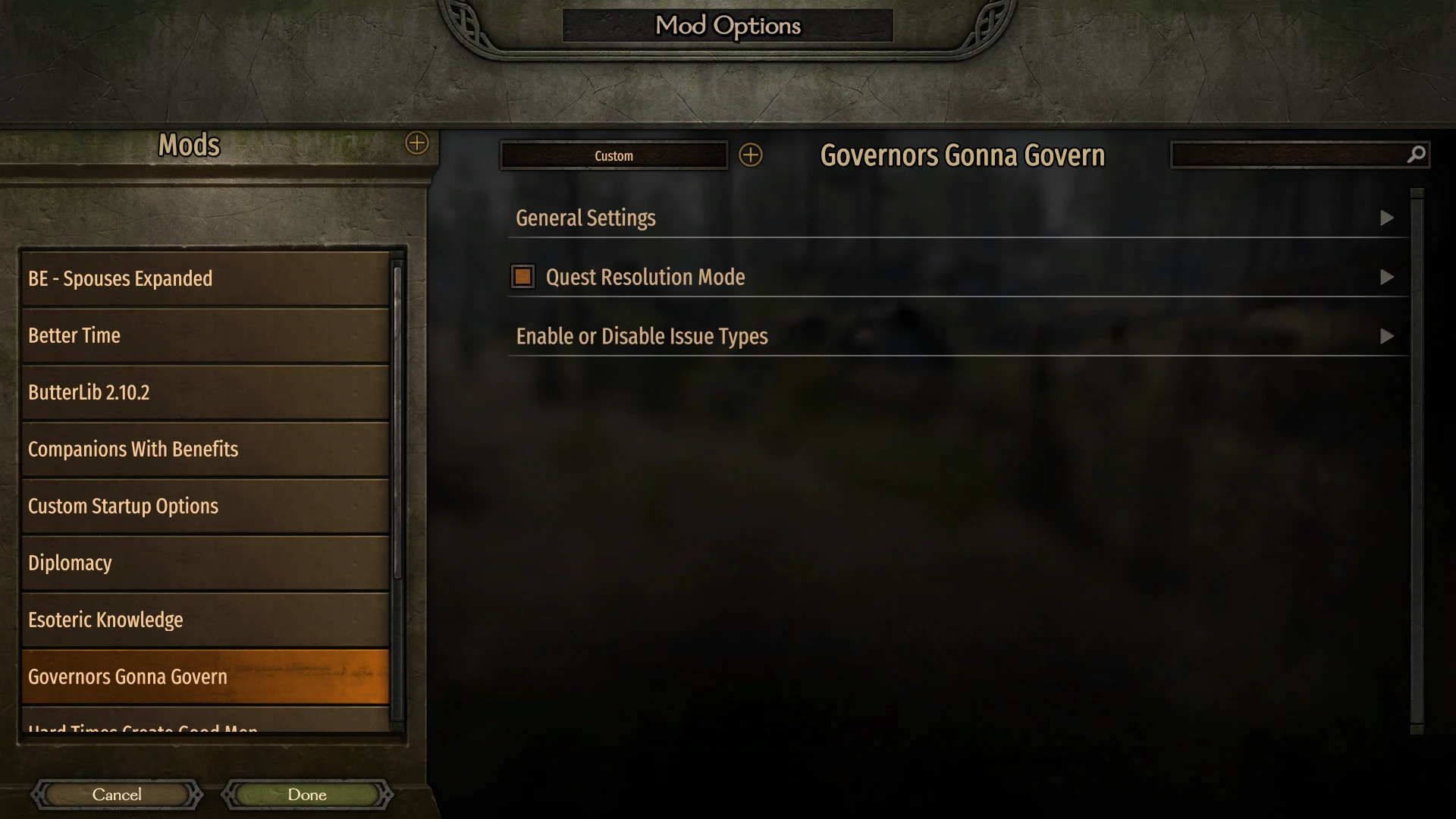The height and width of the screenshot is (819, 1456).
Task: Open ButterLib 2.10.2 settings
Action: pos(205,392)
